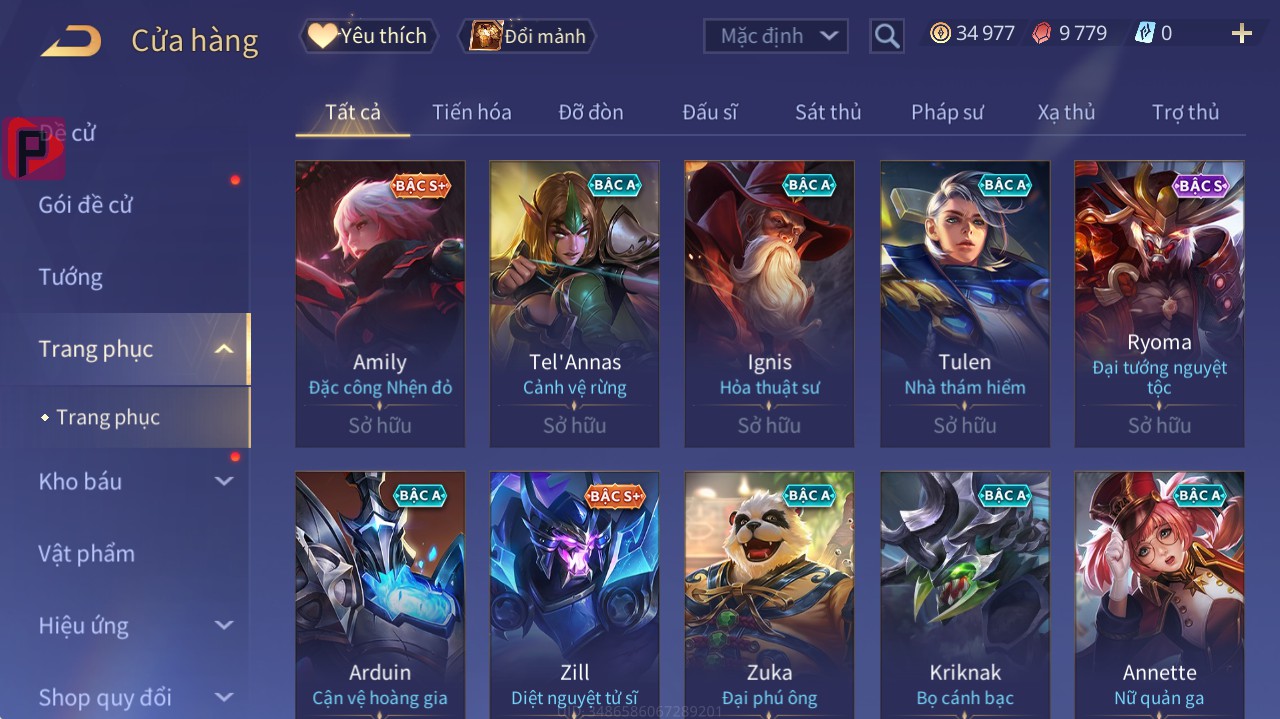Go back using the return arrow
Screen dimensions: 1280x719
71,41
